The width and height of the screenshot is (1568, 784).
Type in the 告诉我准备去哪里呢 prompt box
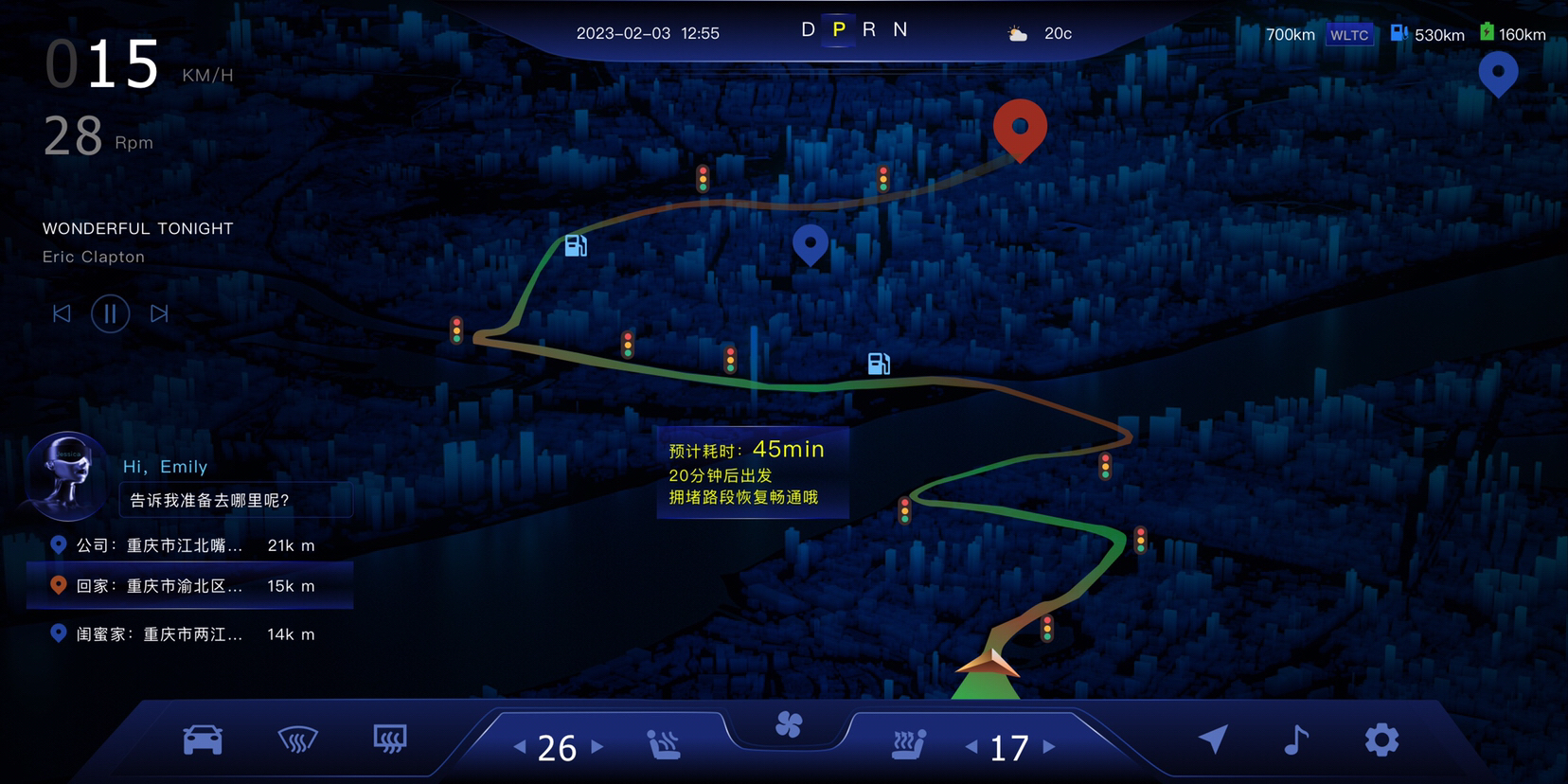pyautogui.click(x=235, y=500)
